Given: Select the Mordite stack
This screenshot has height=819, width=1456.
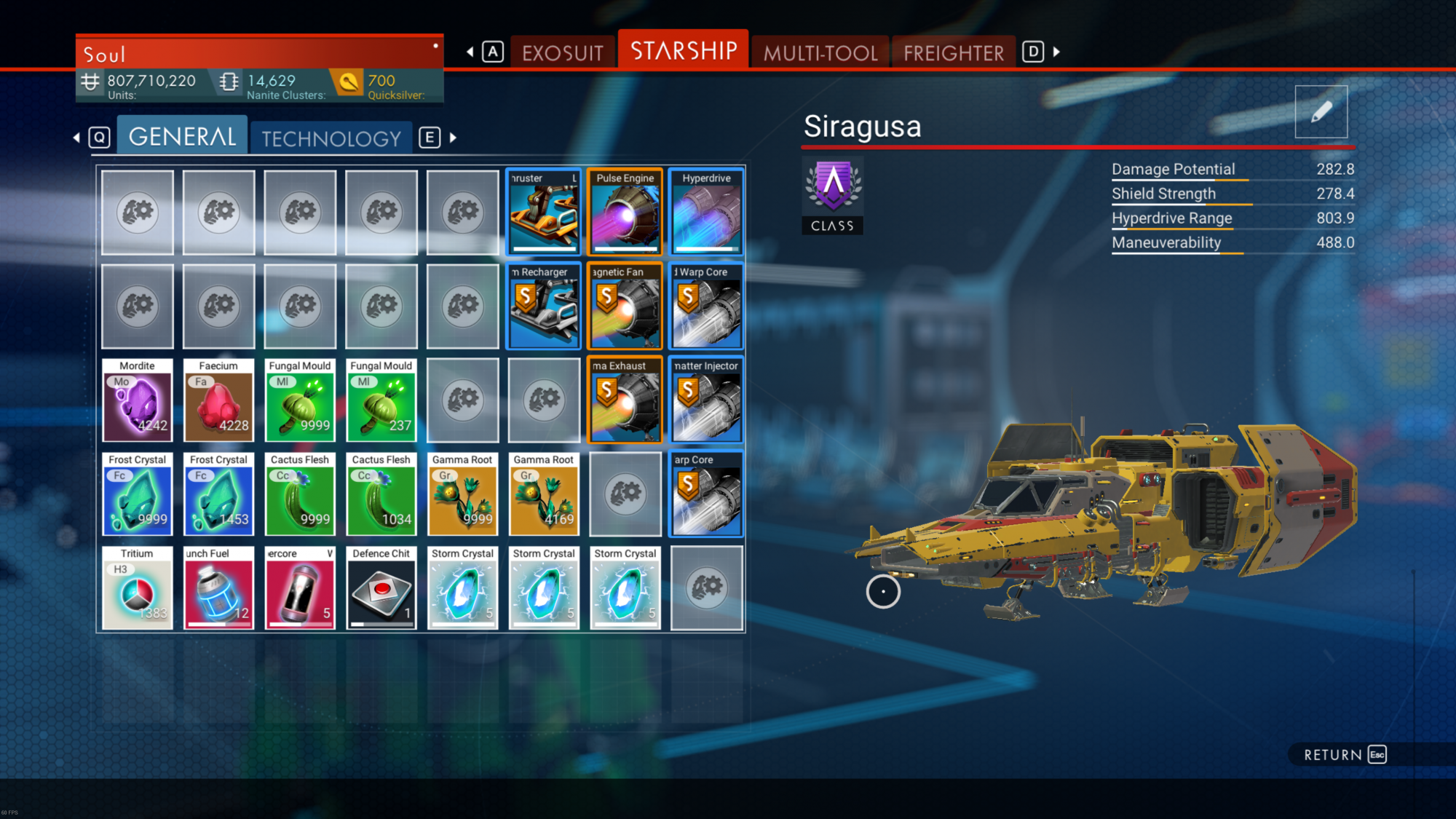Looking at the screenshot, I should (138, 400).
